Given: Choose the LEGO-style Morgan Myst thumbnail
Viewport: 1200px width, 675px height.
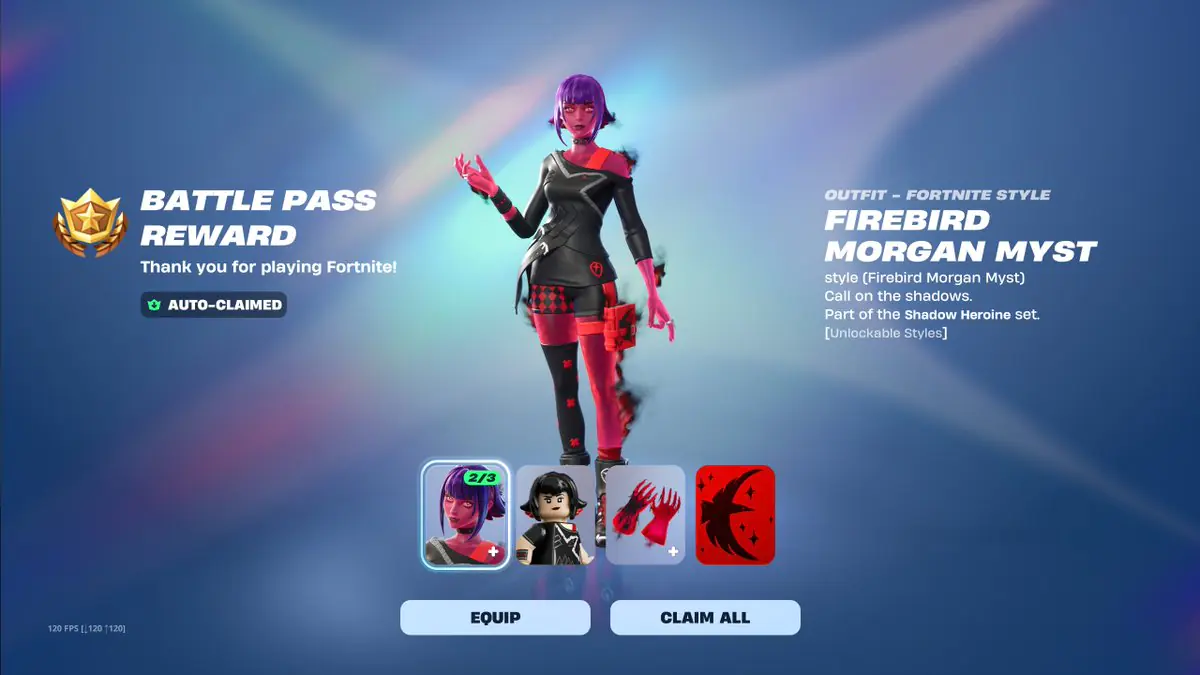Looking at the screenshot, I should 555,514.
